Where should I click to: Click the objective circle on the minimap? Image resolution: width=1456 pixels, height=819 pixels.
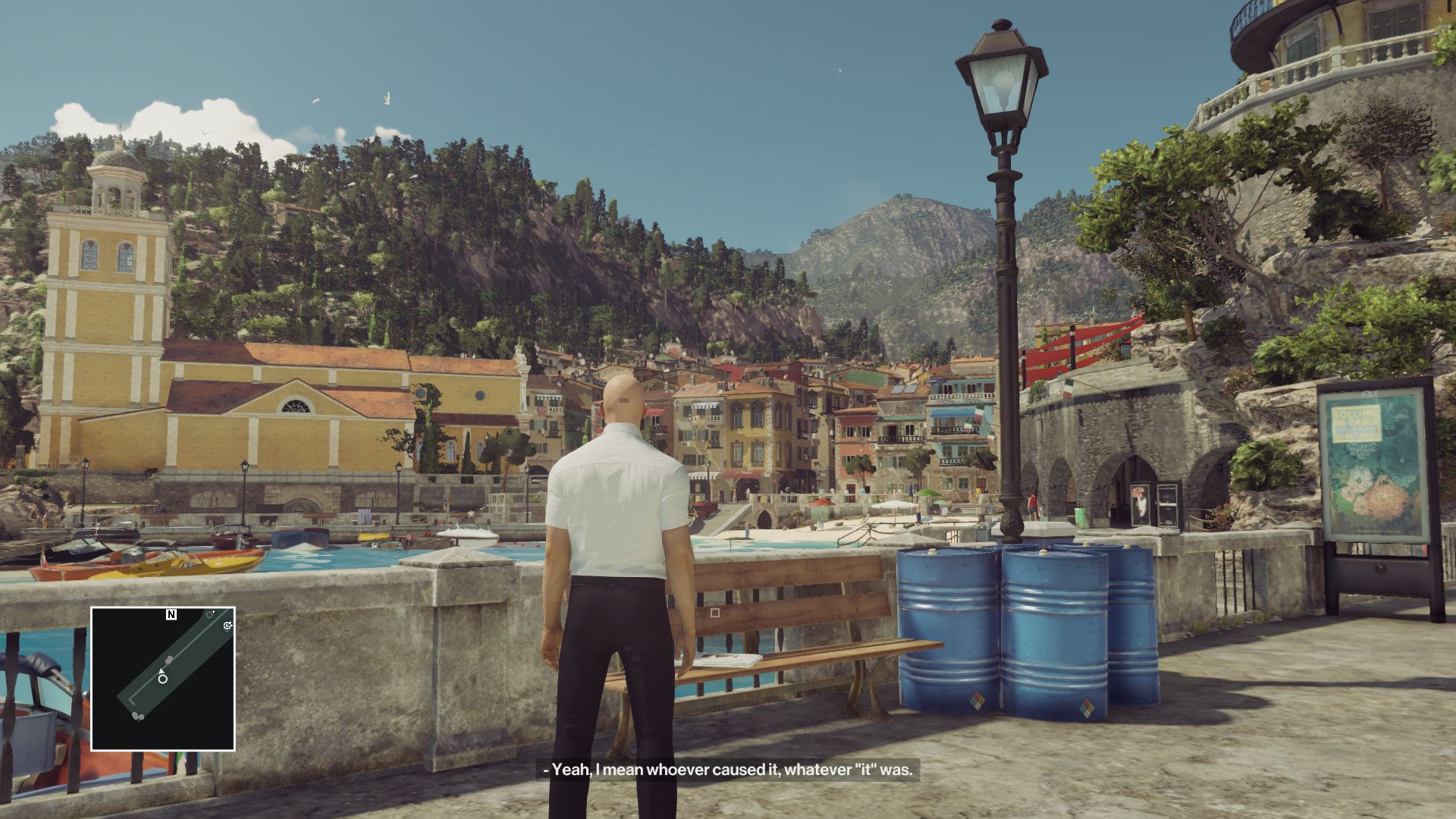tap(163, 679)
